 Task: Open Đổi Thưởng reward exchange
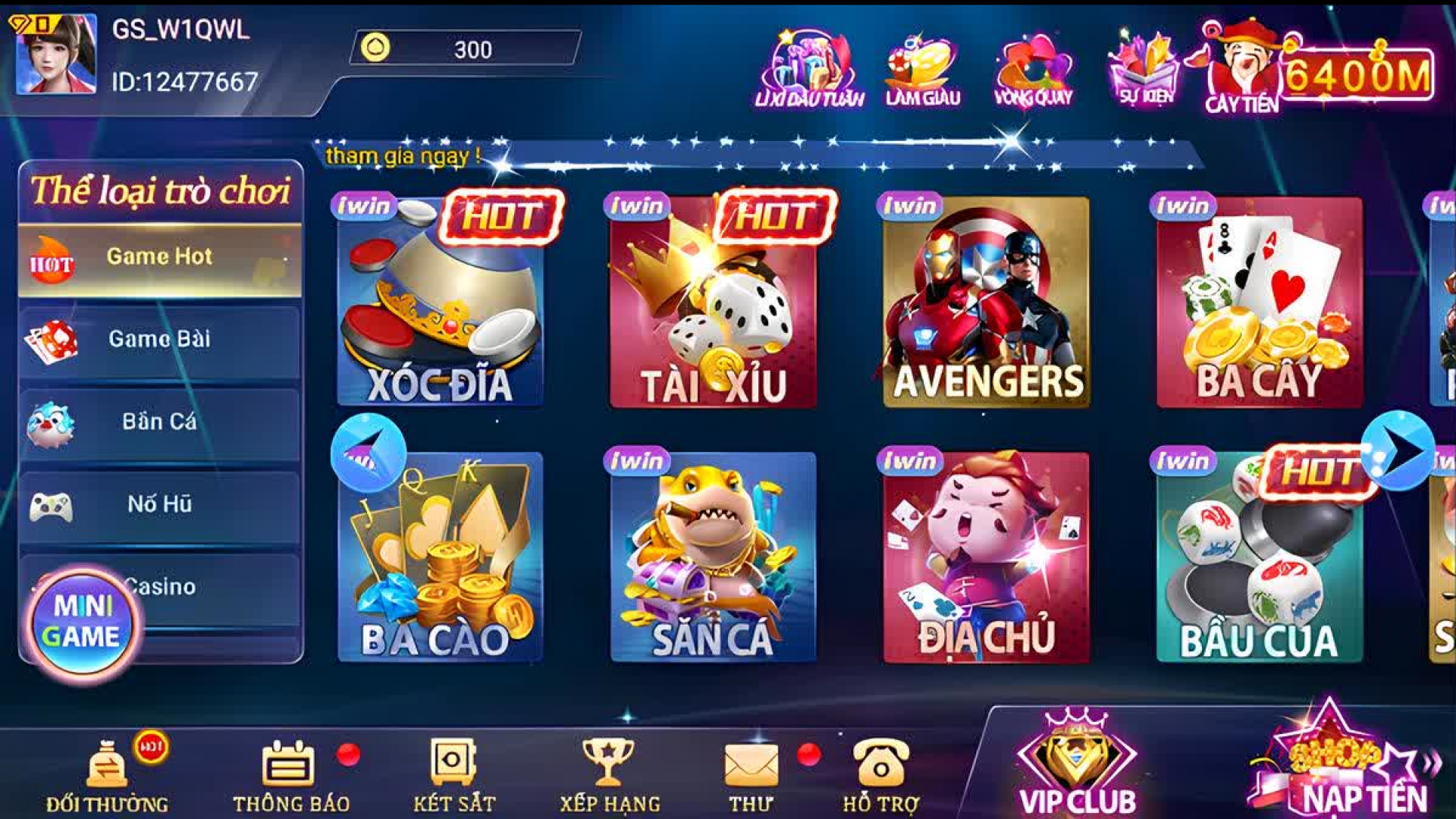coord(108,775)
